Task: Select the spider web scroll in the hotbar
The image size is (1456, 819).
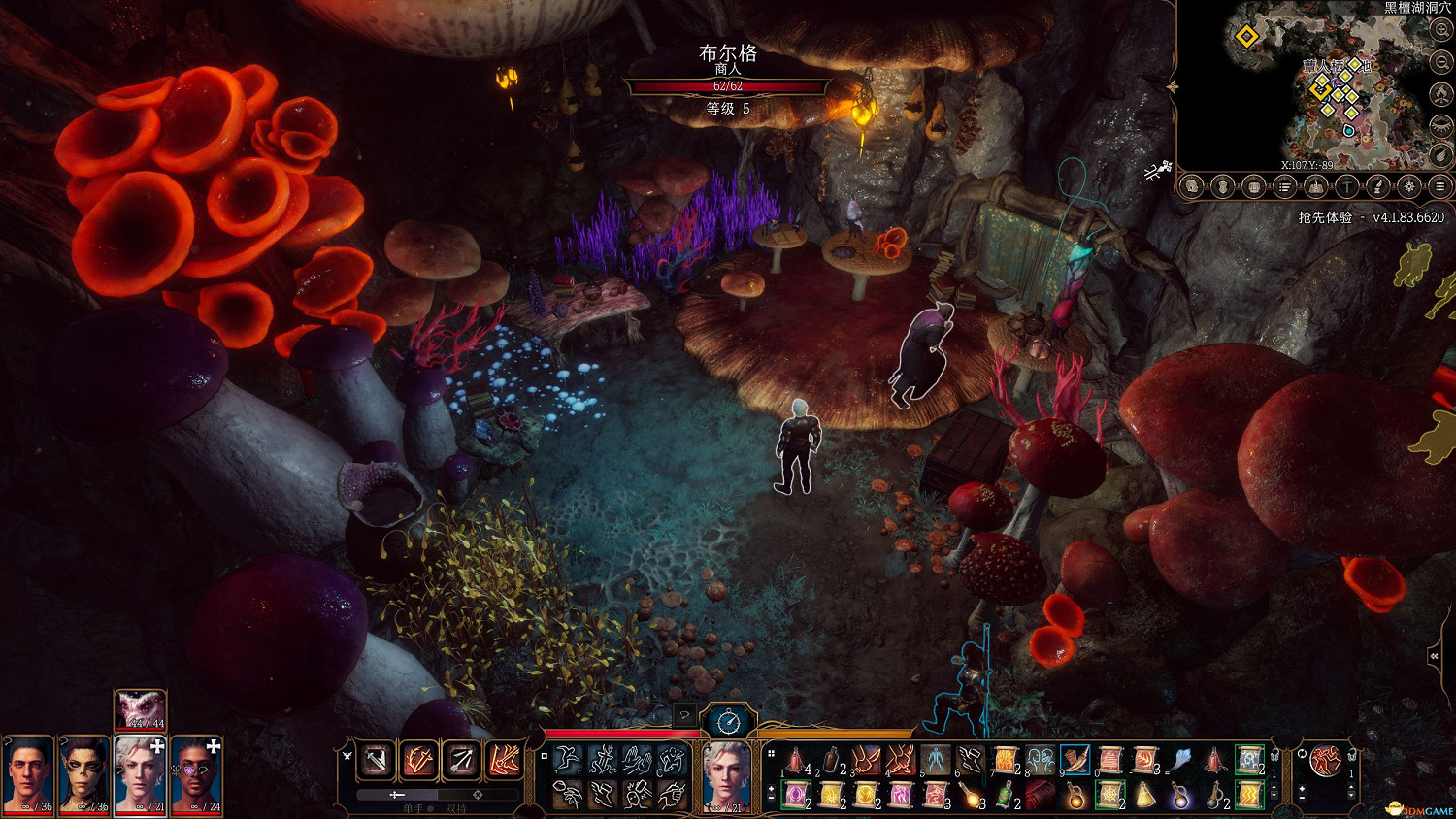Action: click(1109, 796)
